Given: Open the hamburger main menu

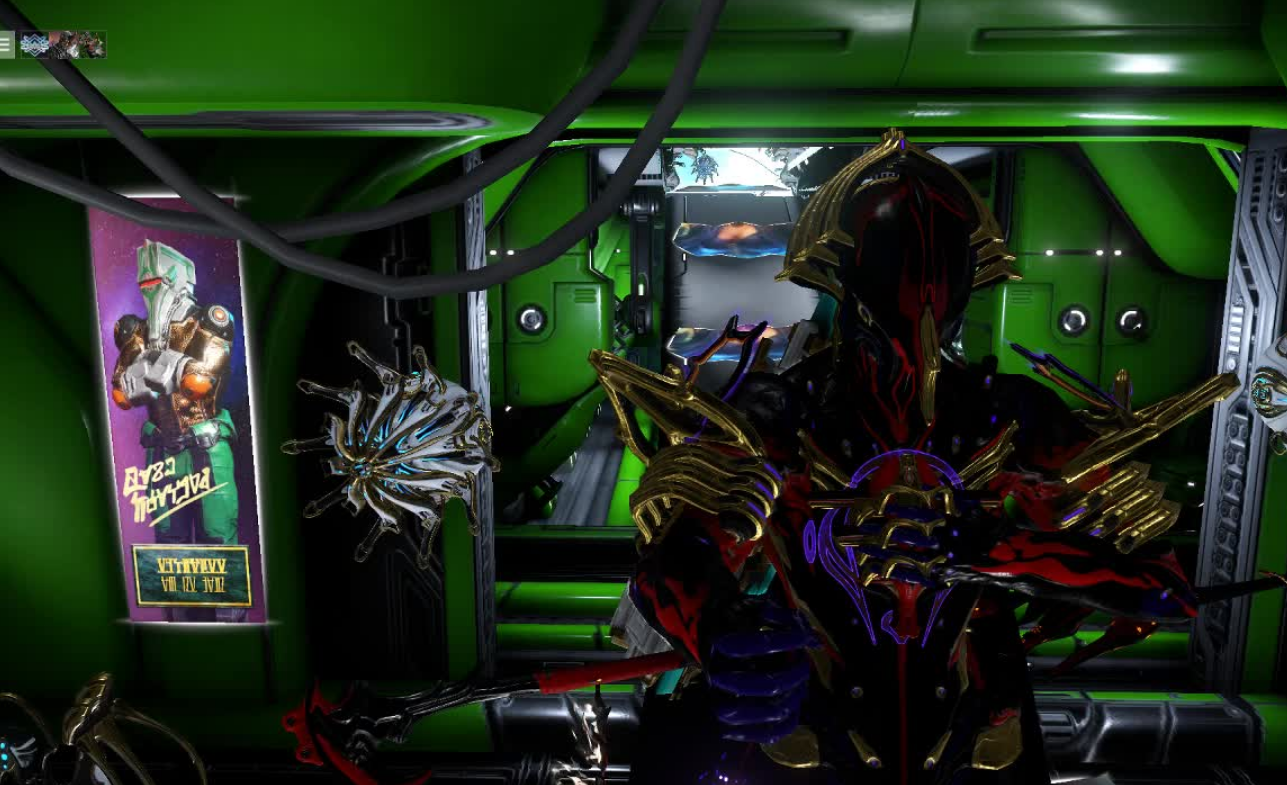Looking at the screenshot, I should 6,44.
